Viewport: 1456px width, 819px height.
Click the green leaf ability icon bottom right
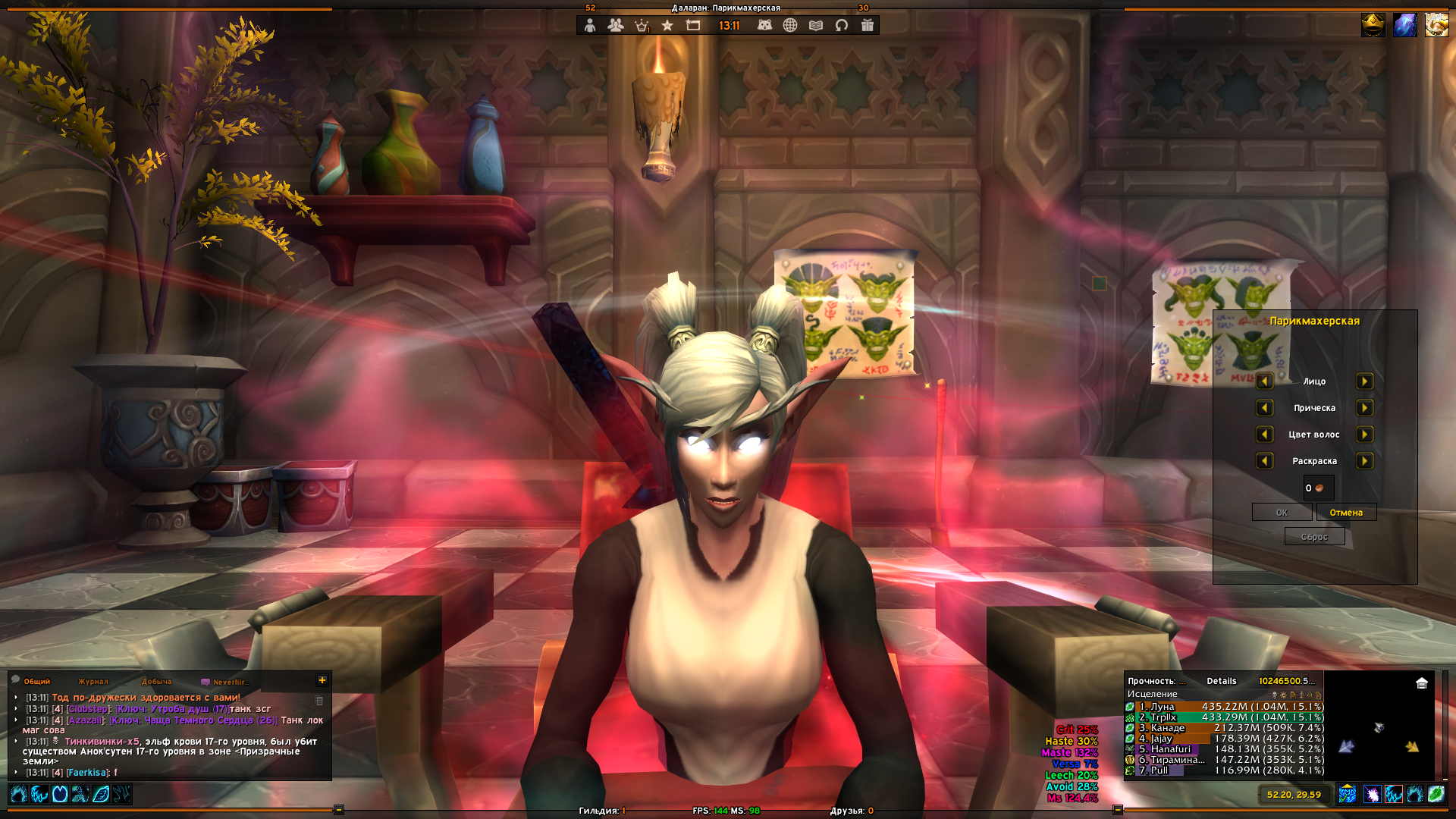[x=1436, y=794]
